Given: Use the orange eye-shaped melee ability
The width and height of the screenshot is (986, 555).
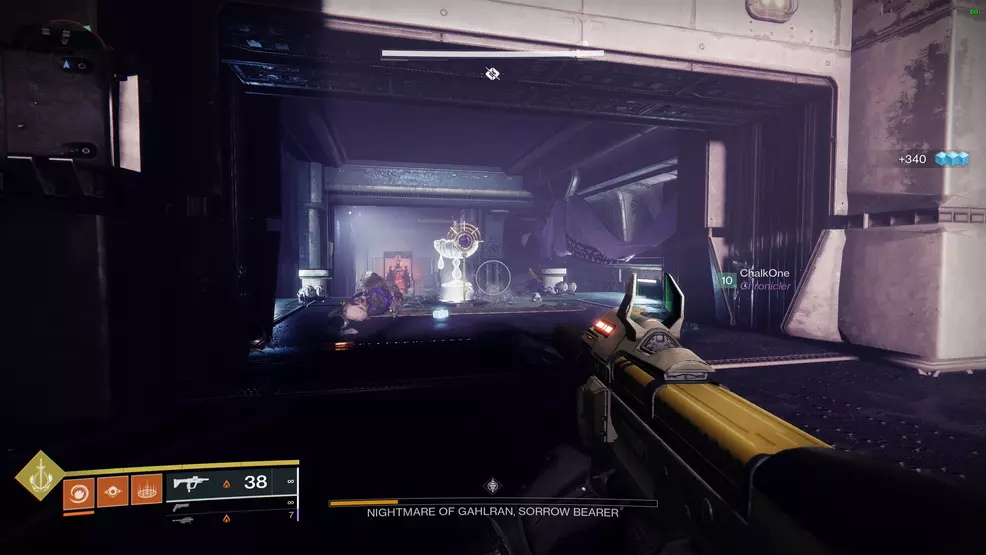Looking at the screenshot, I should (x=112, y=491).
